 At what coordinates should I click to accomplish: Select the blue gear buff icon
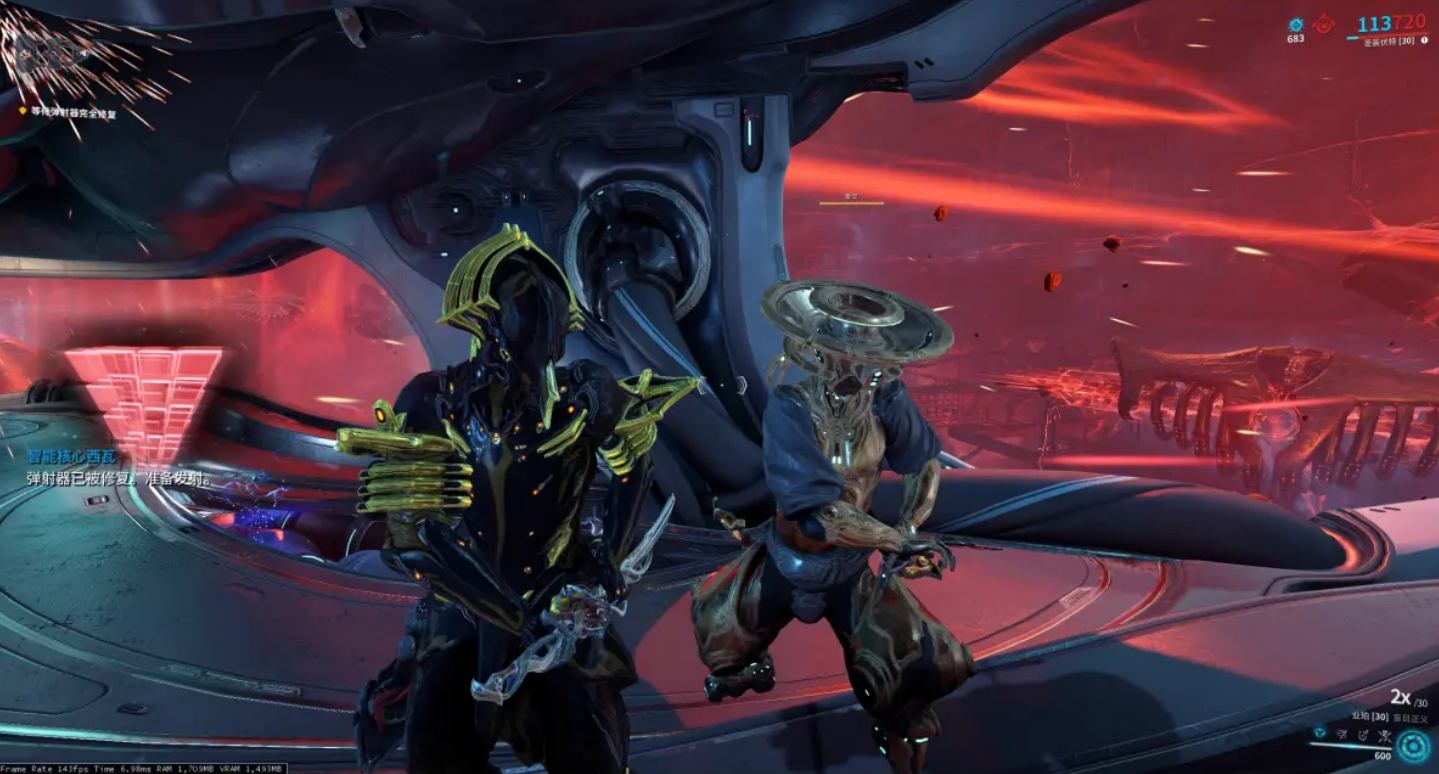click(1296, 25)
